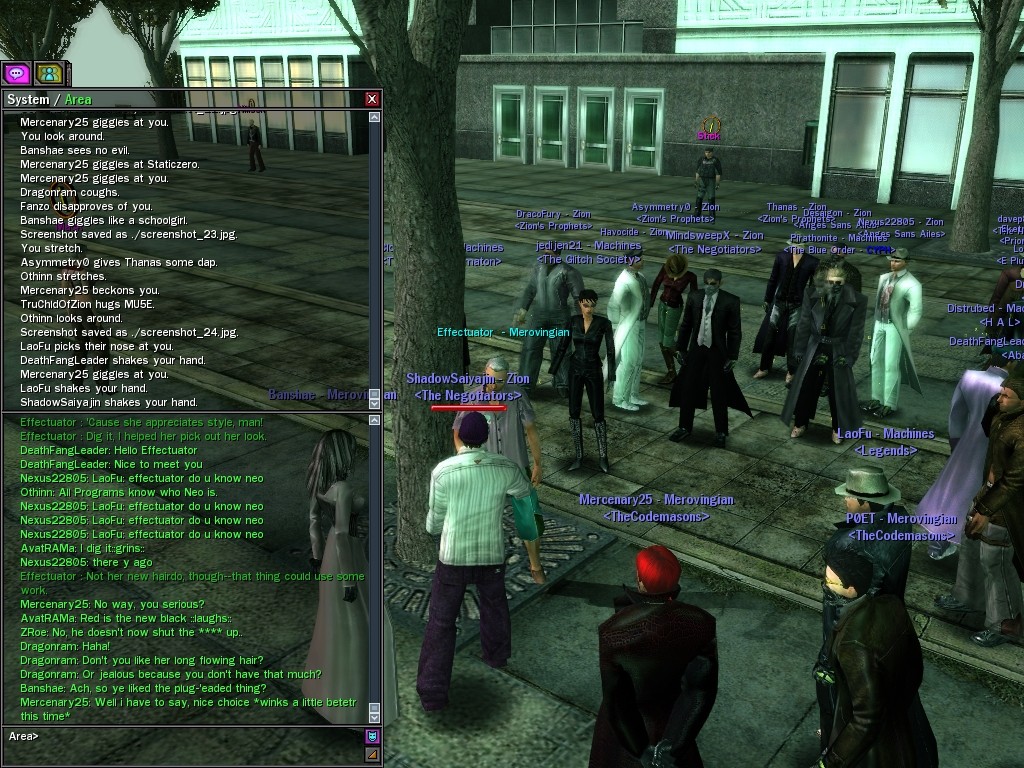Click the Area chat scroll-down arrow
Screen dimensions: 1024x768
tap(375, 716)
